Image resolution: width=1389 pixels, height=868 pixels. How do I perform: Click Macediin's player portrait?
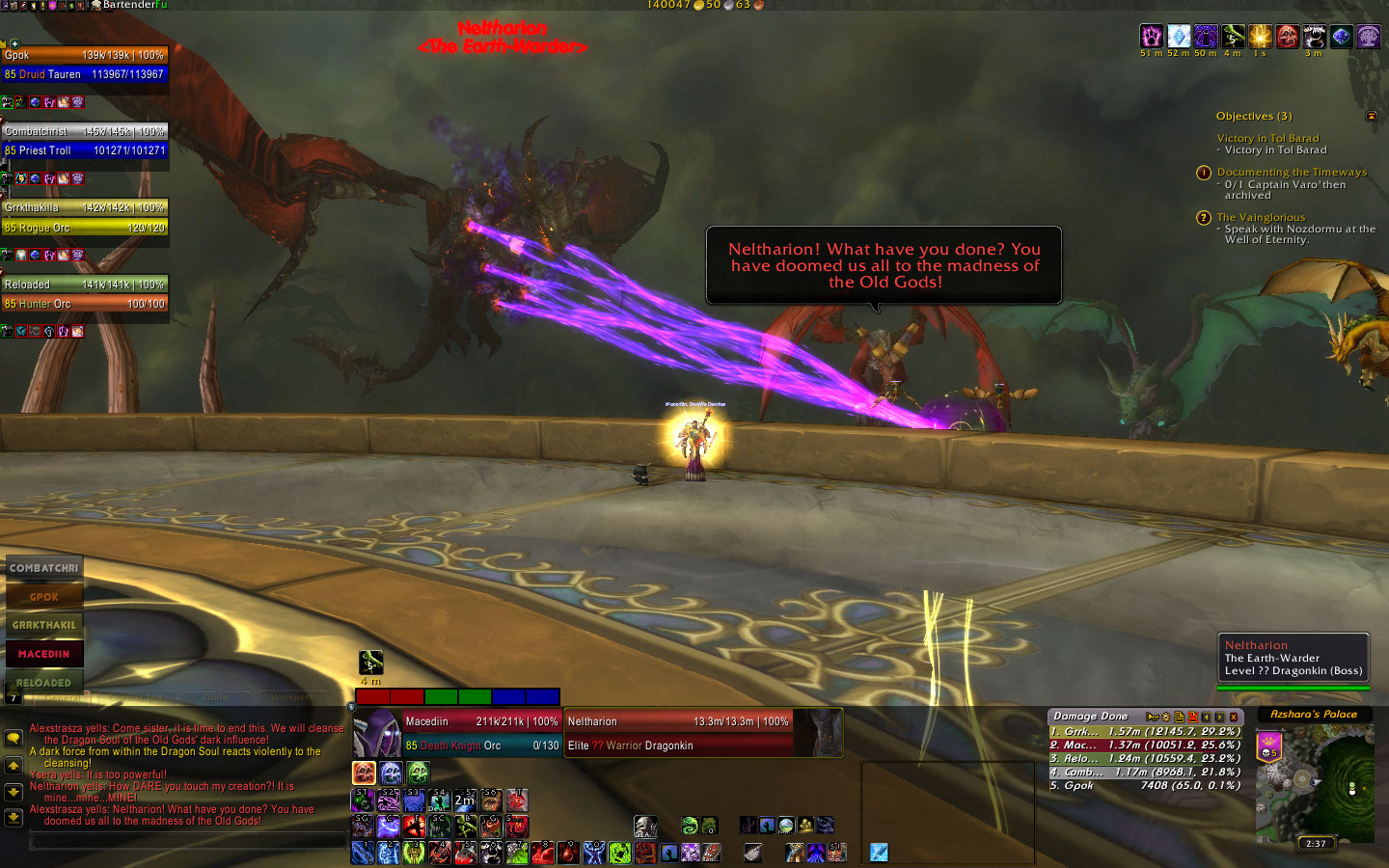pyautogui.click(x=377, y=734)
